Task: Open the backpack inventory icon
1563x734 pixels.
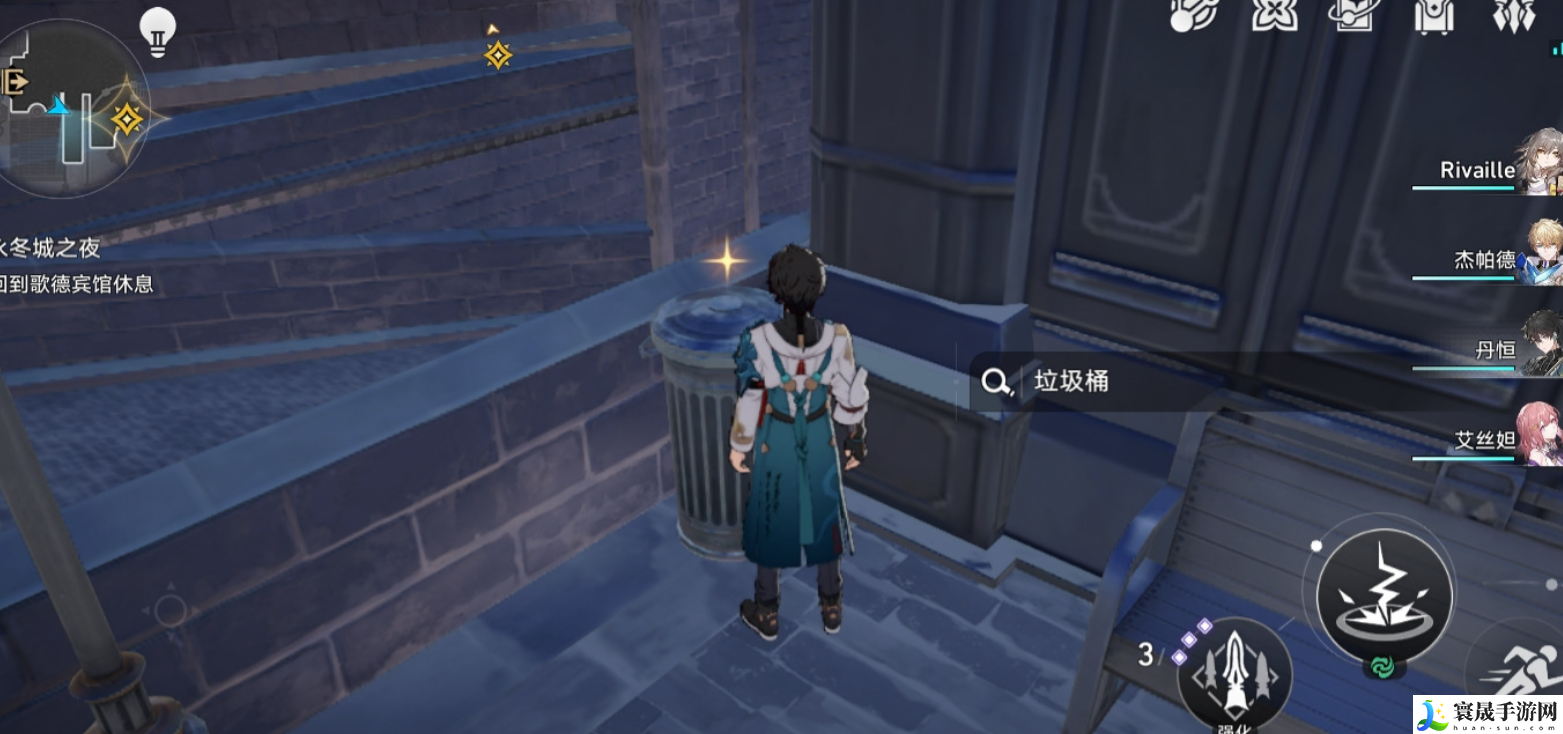Action: click(1435, 15)
